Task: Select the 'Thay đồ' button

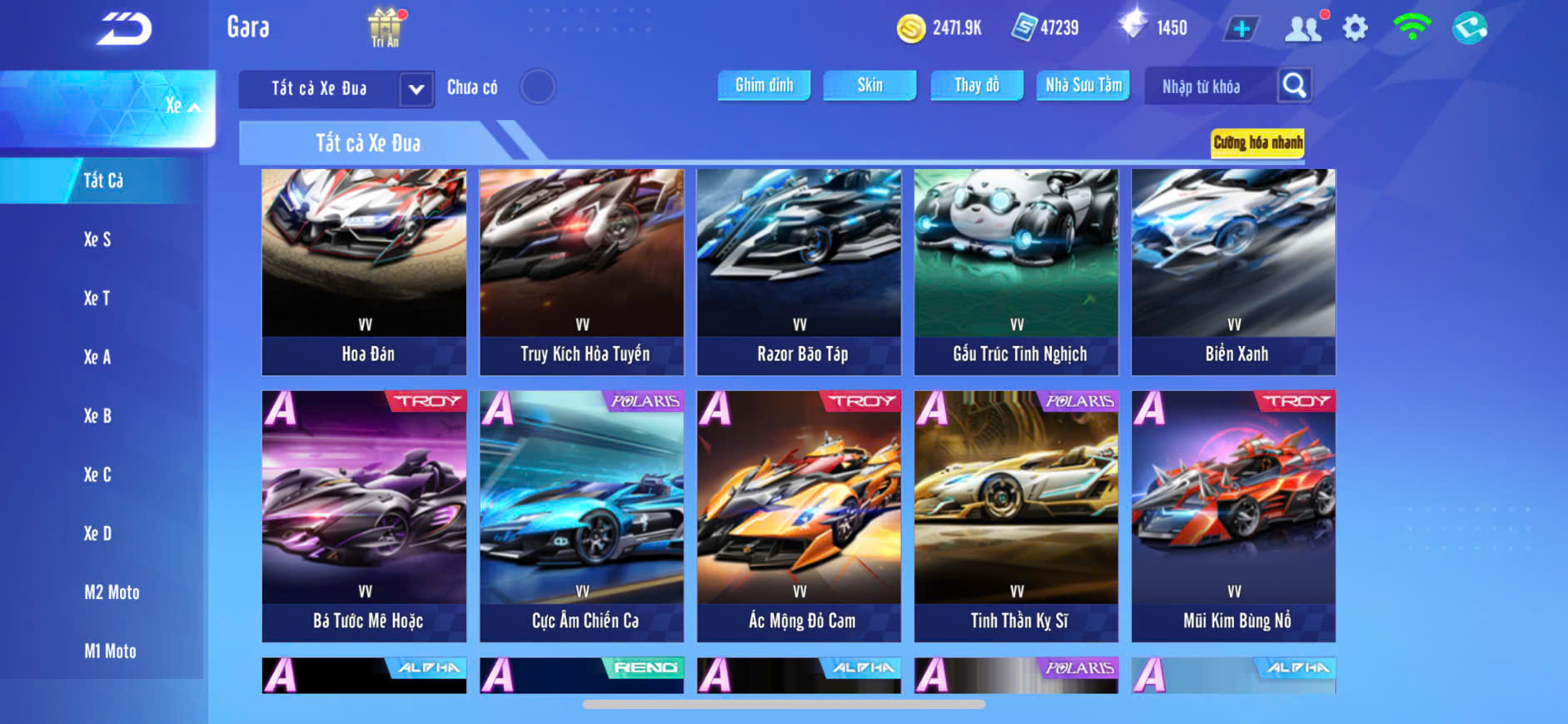Action: click(977, 85)
